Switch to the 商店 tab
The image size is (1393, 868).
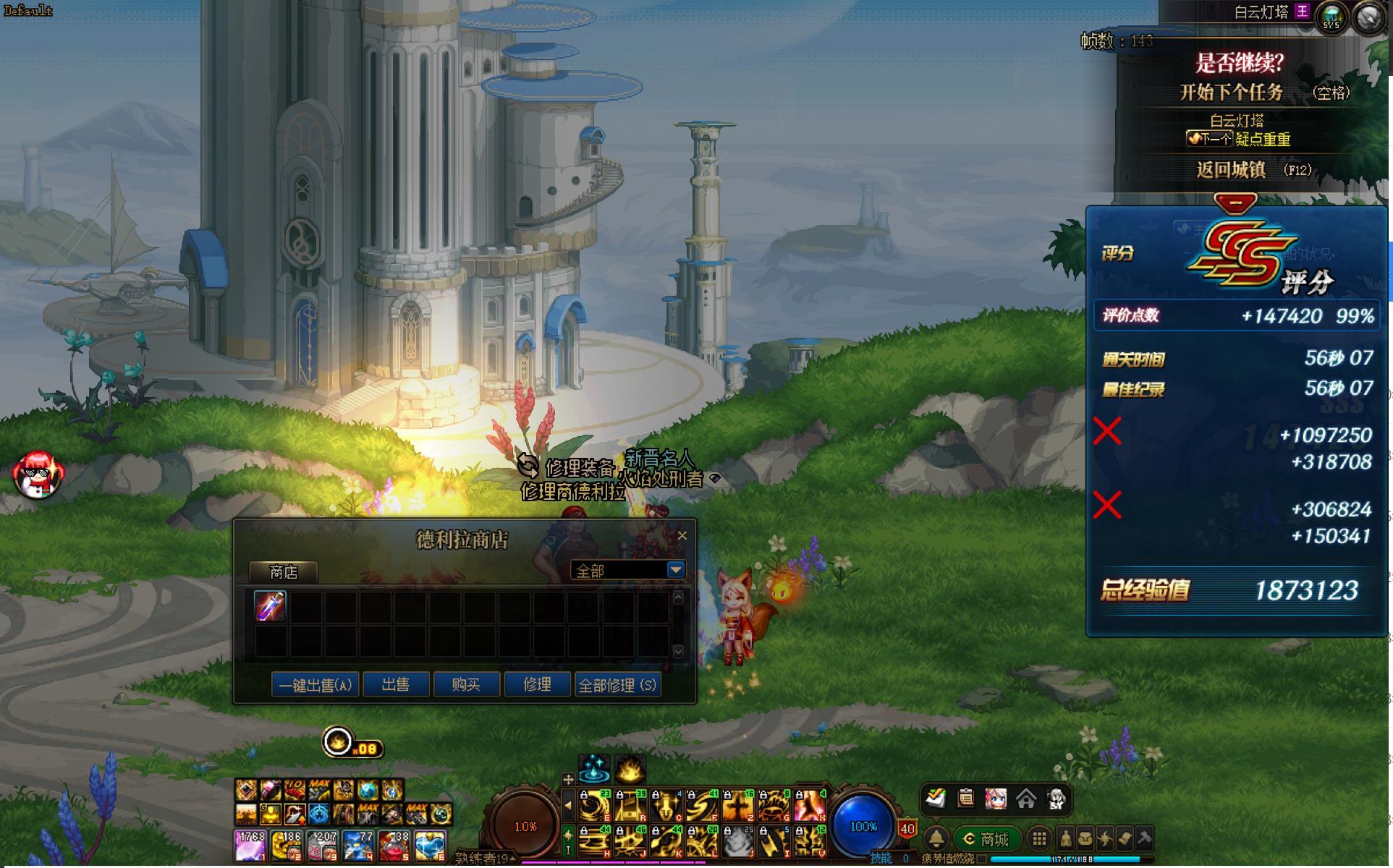tap(284, 572)
